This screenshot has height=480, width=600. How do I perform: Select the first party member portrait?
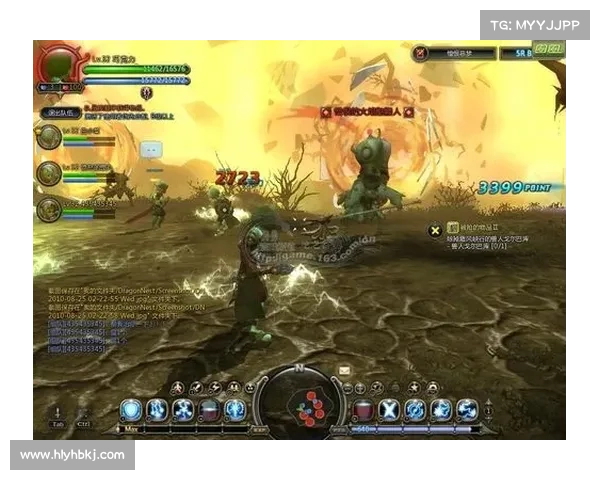[x=49, y=139]
